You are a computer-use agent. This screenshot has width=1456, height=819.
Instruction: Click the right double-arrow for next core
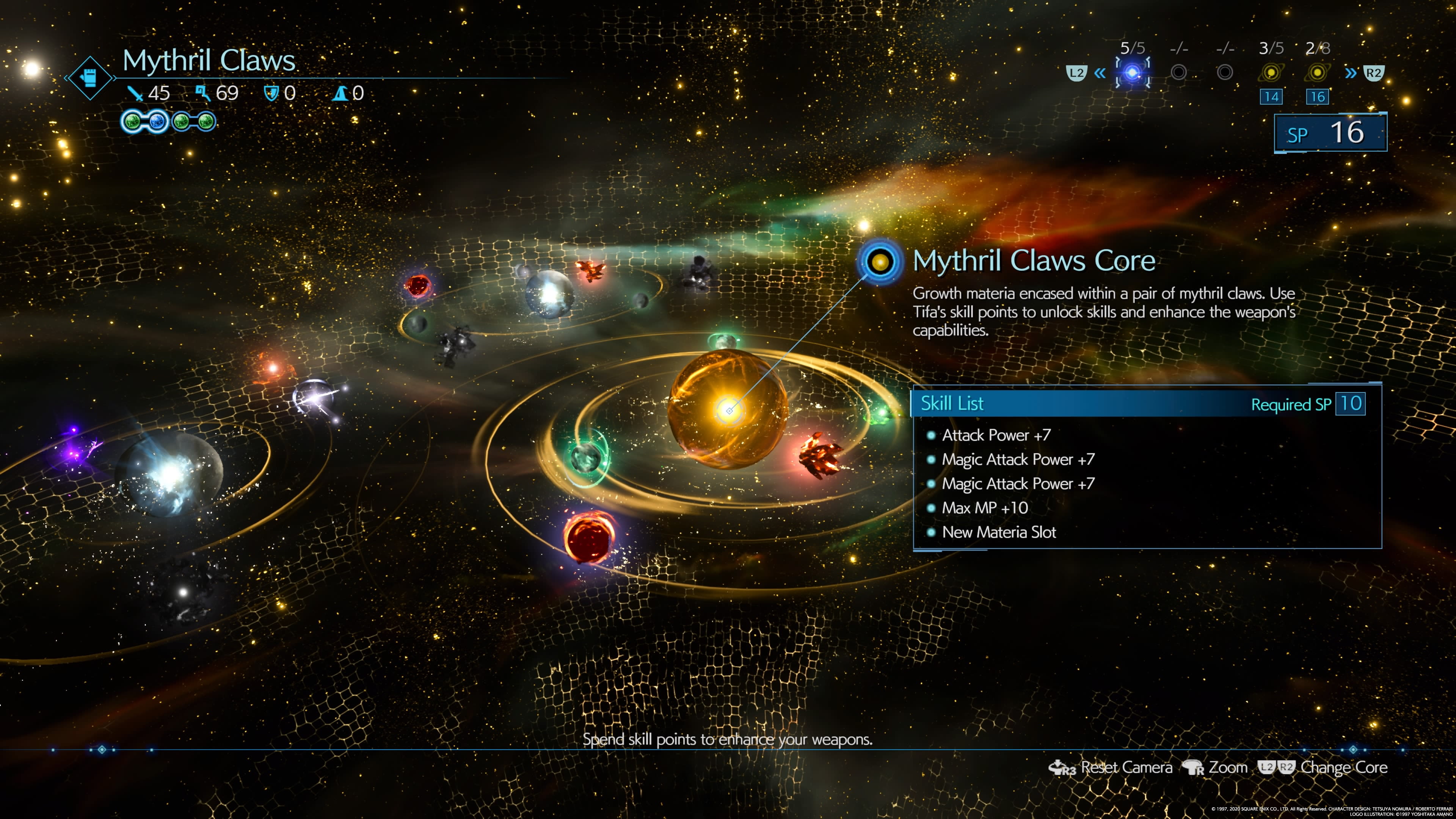(x=1350, y=73)
